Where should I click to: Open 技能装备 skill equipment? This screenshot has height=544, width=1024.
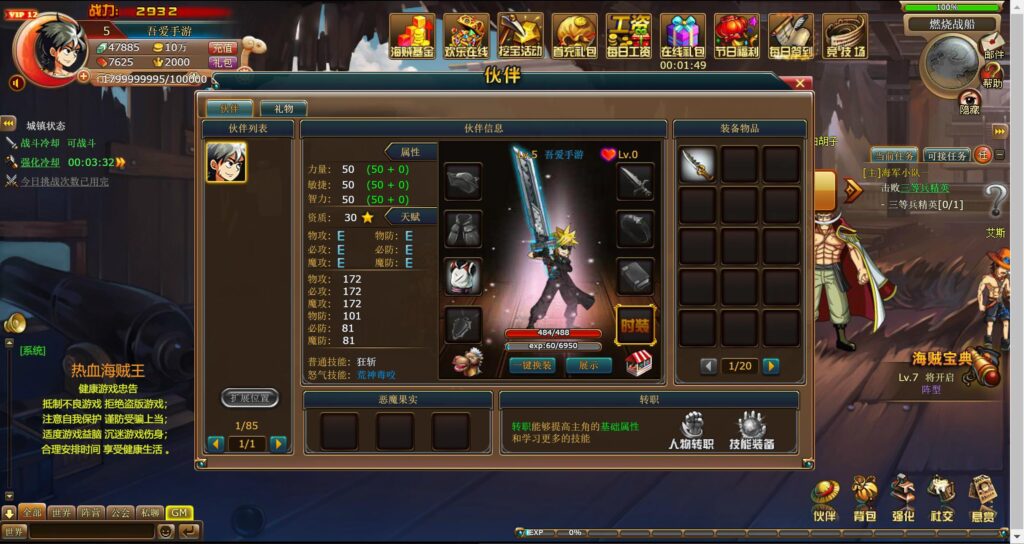(x=751, y=432)
